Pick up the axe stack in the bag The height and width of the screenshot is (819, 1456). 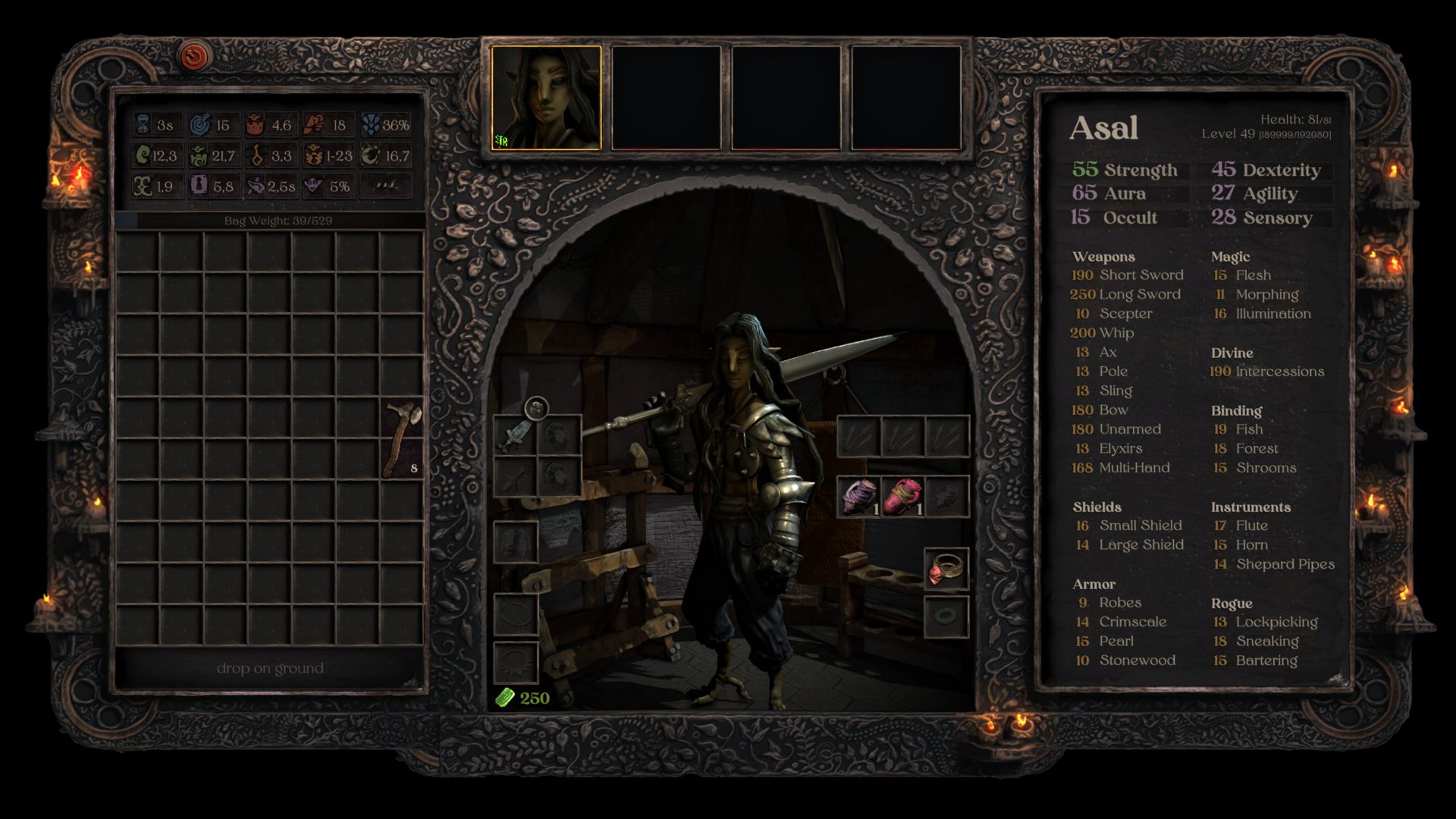(x=402, y=440)
